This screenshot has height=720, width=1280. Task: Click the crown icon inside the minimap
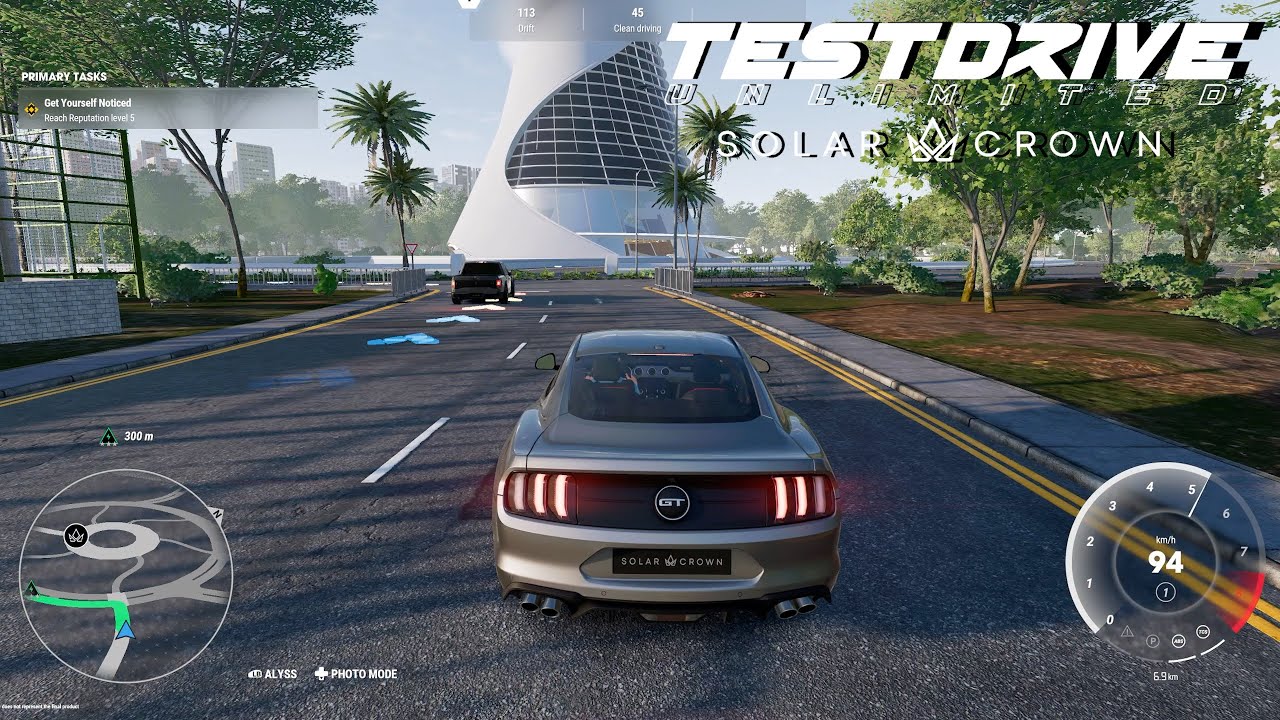pyautogui.click(x=76, y=536)
